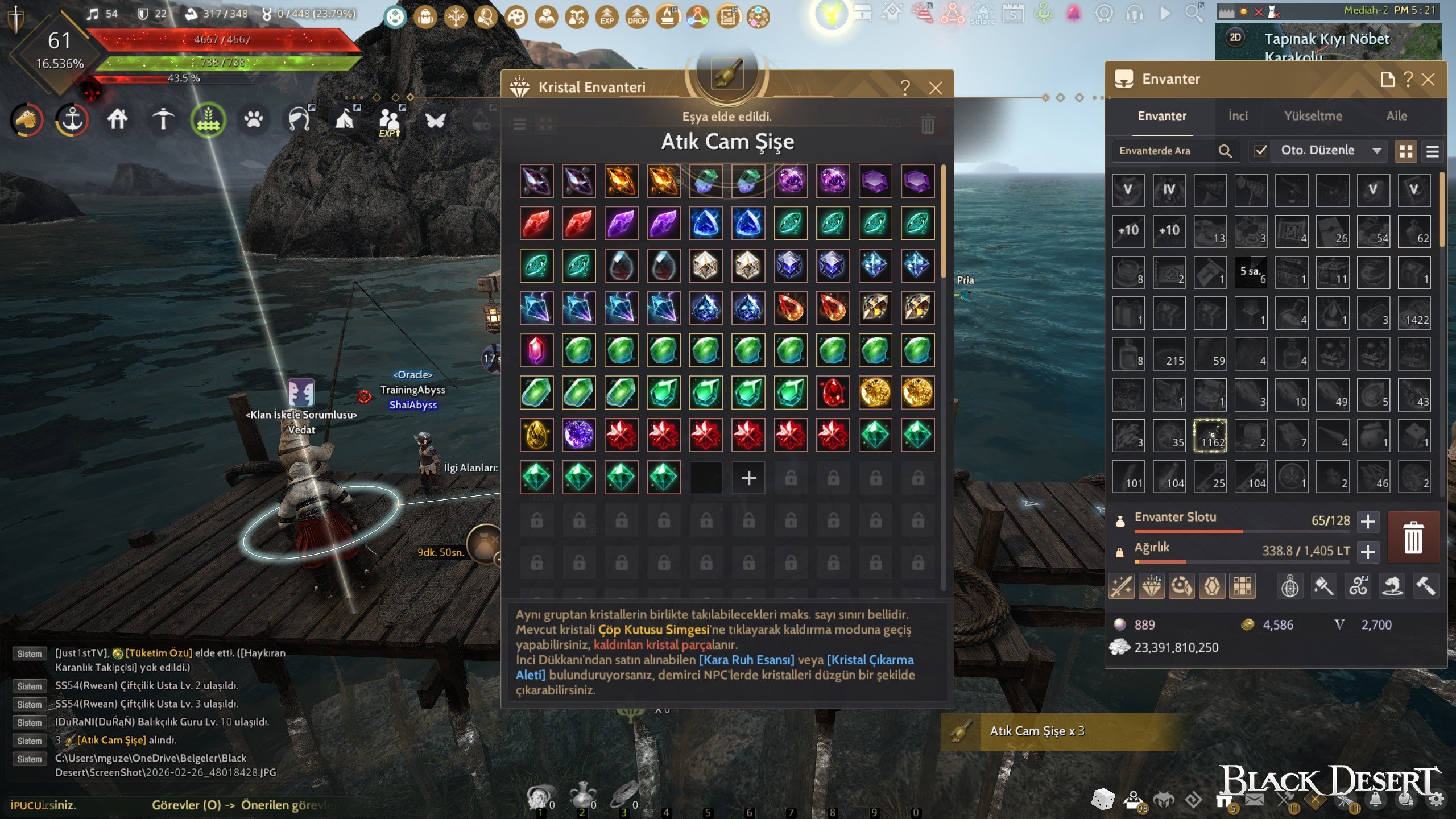Open the Yükseltme tab
Image resolution: width=1456 pixels, height=819 pixels.
coord(1314,116)
